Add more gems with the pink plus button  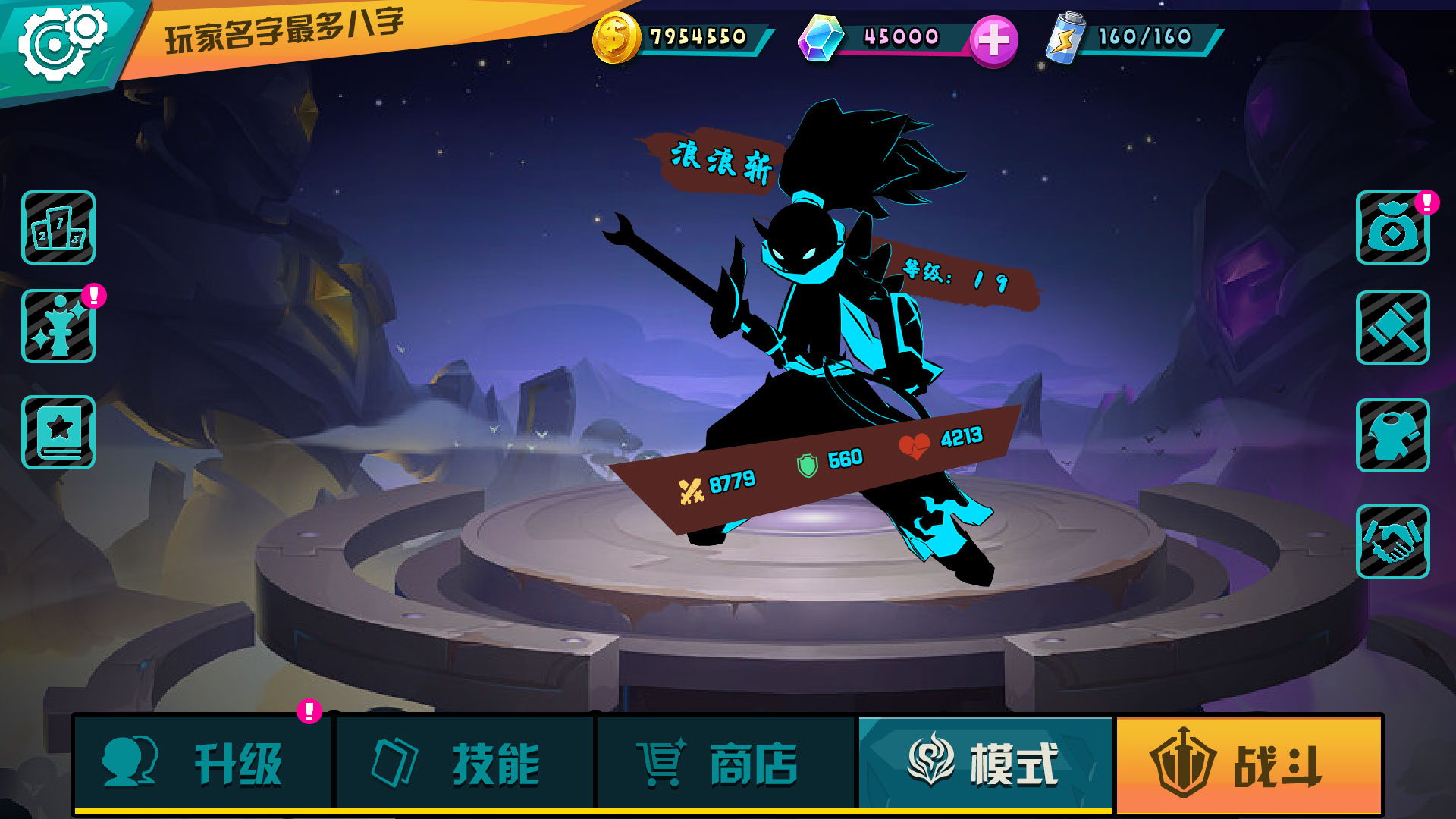point(993,40)
